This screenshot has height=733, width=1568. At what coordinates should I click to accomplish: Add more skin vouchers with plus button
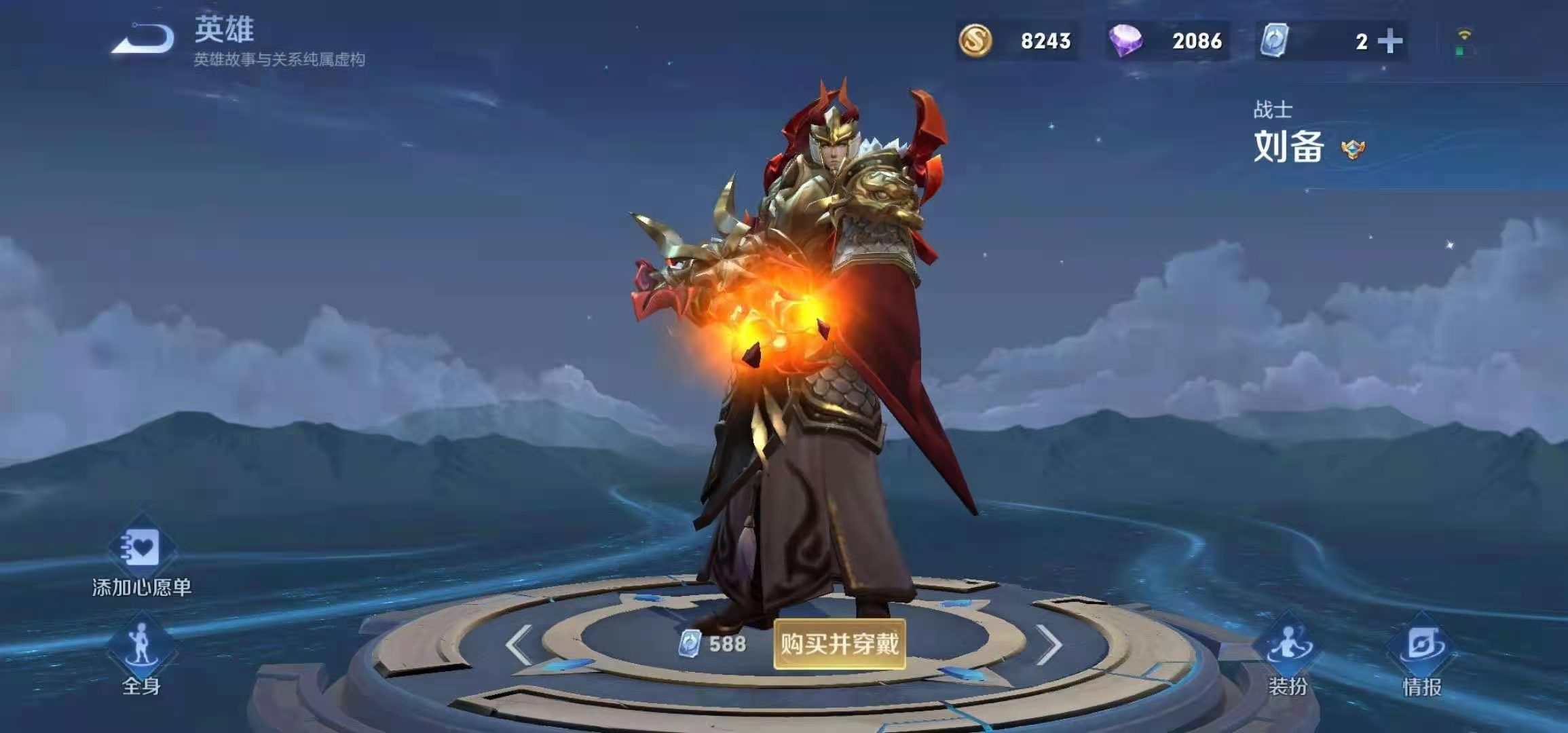(x=1390, y=41)
